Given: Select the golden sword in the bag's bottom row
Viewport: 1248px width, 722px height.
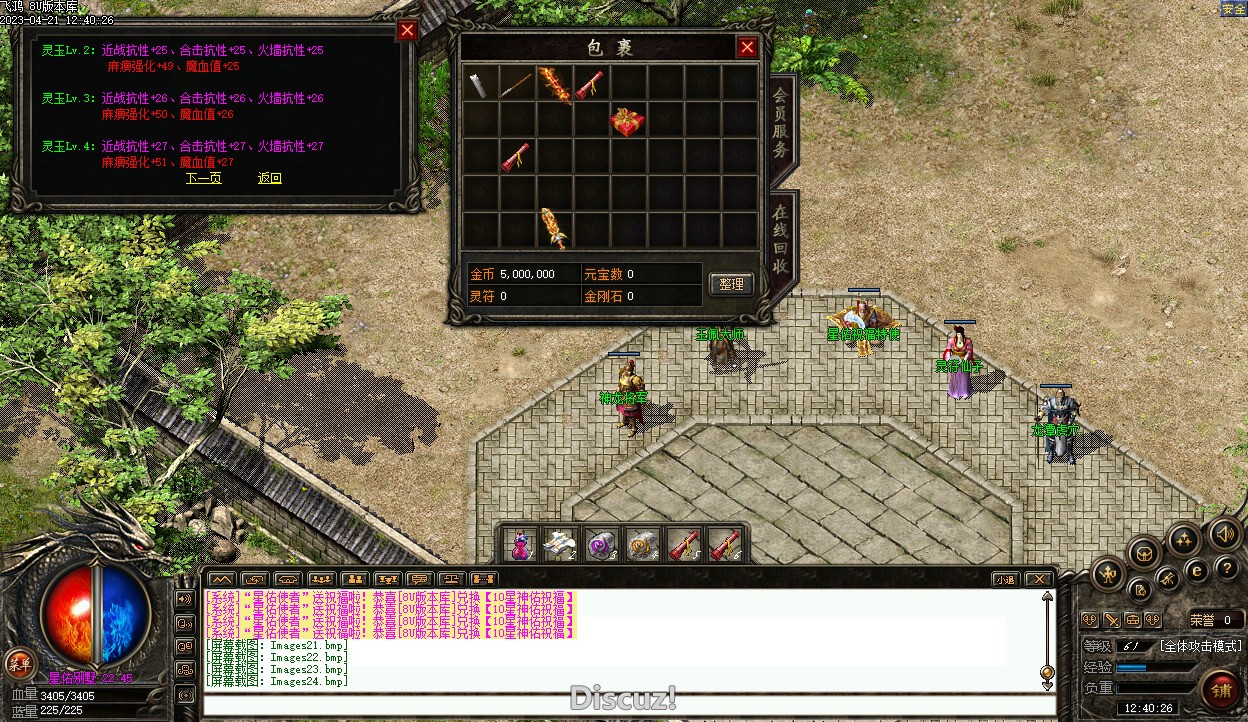Looking at the screenshot, I should tap(554, 228).
